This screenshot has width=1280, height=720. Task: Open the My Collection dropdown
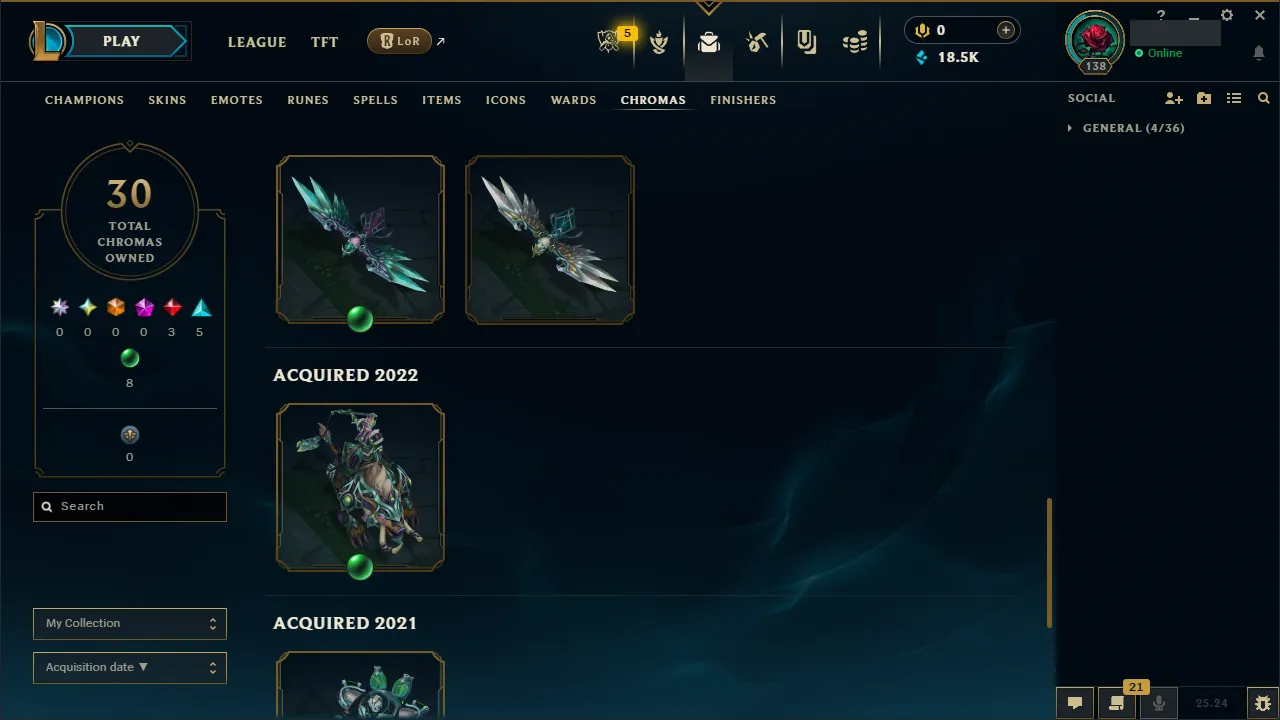(x=129, y=623)
